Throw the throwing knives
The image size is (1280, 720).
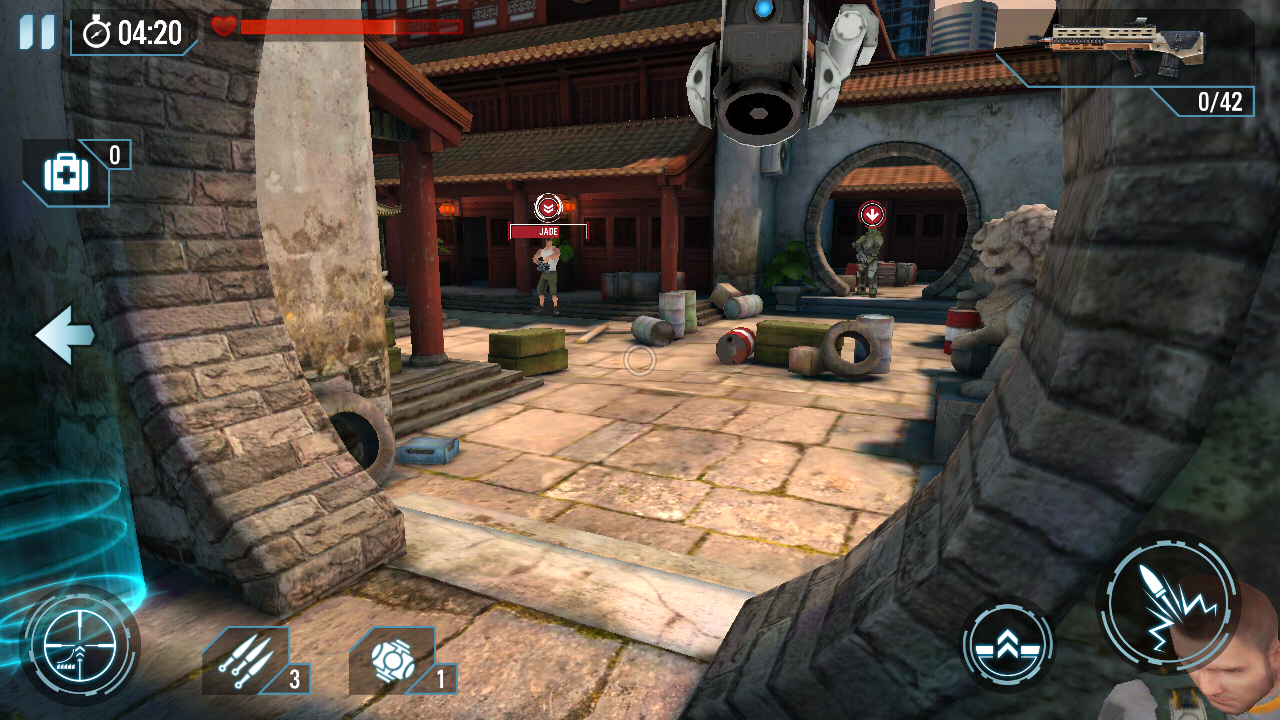247,661
